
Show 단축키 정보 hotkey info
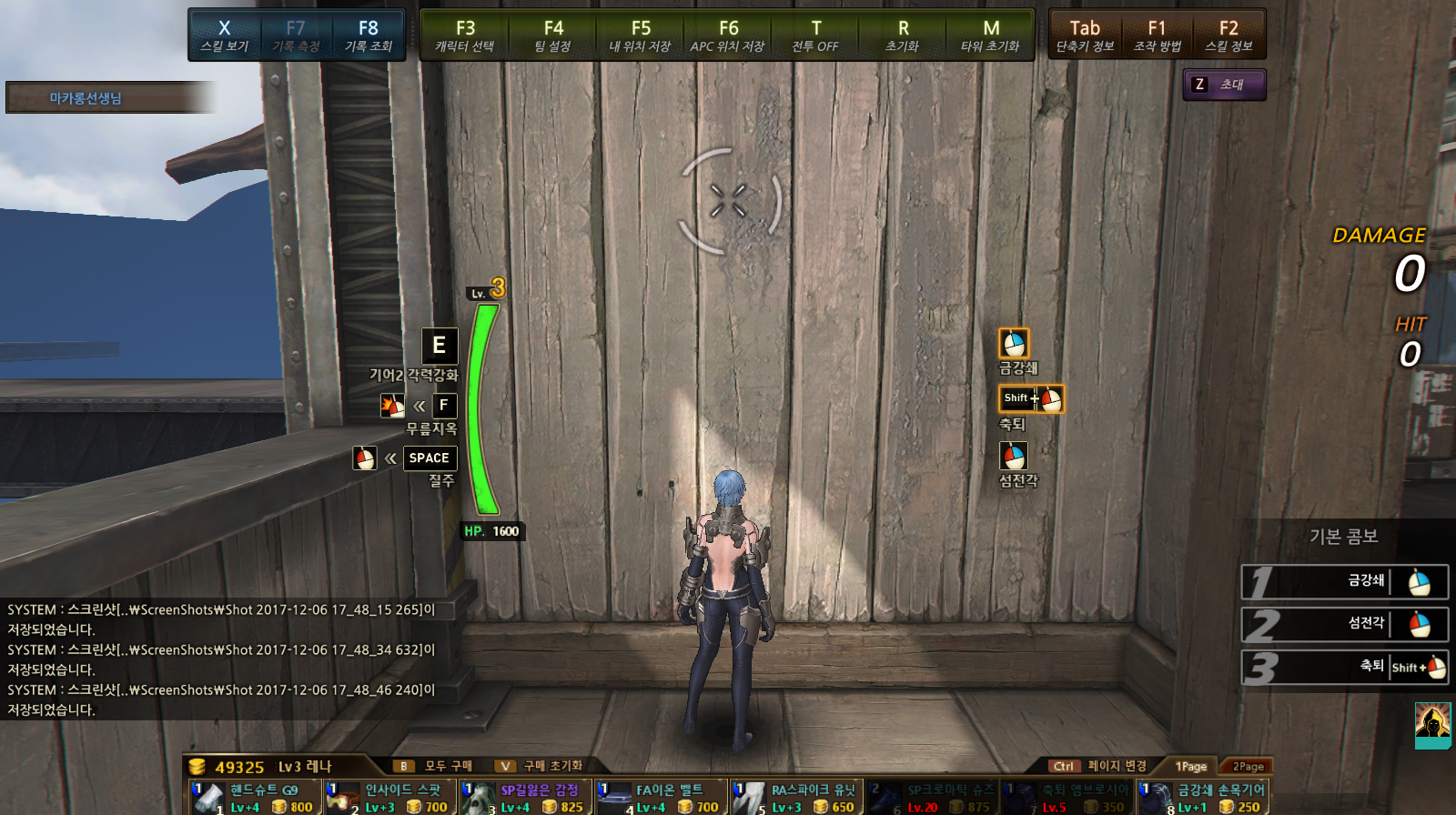[1085, 35]
